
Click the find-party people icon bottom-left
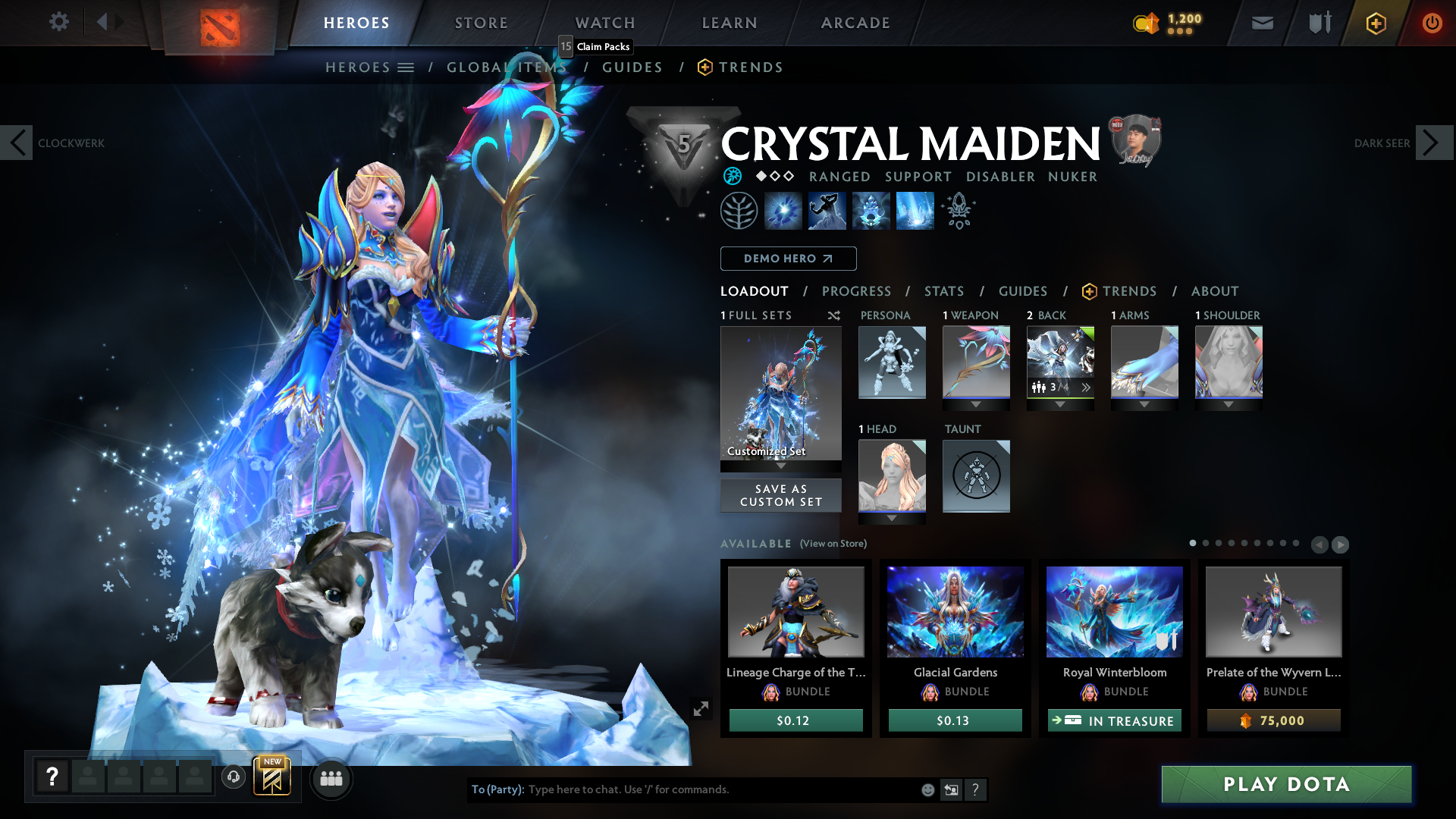[331, 778]
